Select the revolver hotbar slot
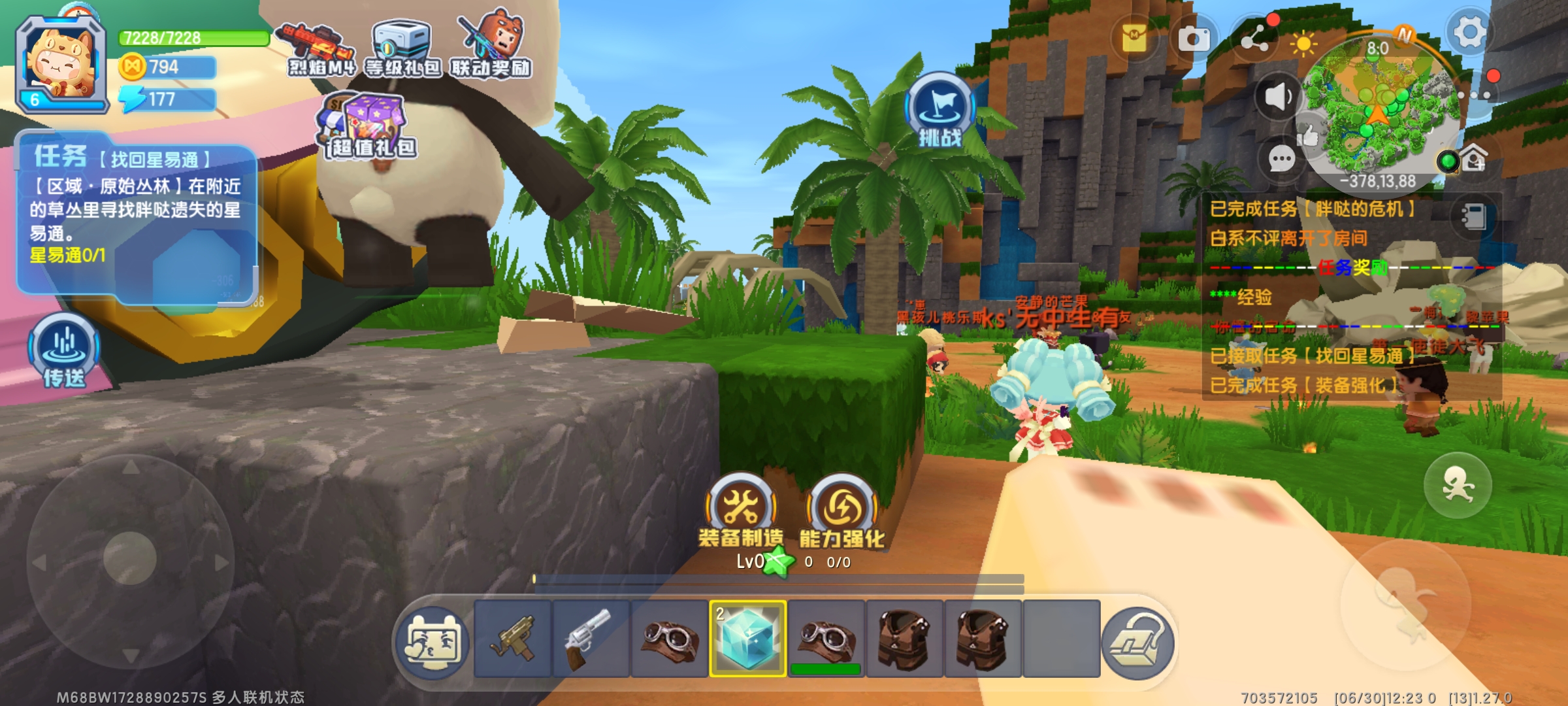1568x706 pixels. click(x=590, y=639)
